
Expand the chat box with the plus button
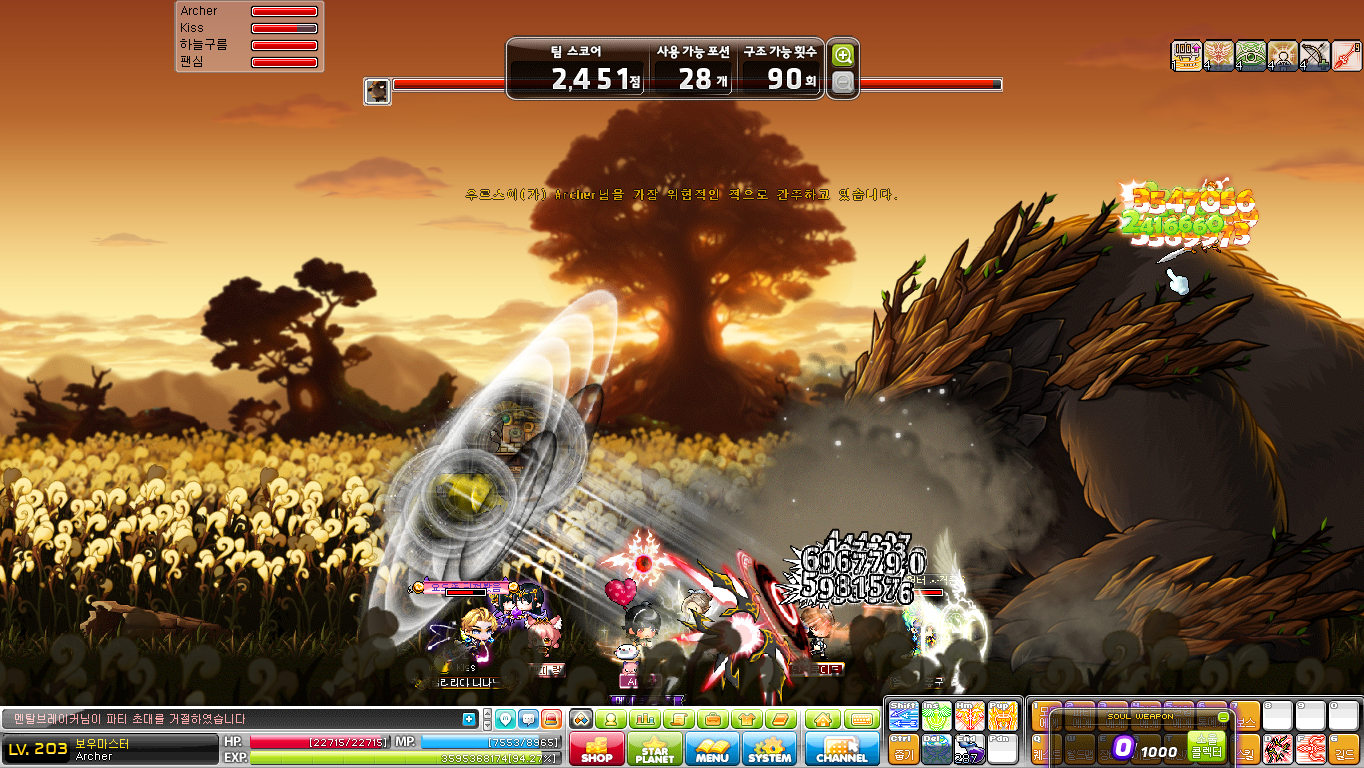tap(469, 719)
